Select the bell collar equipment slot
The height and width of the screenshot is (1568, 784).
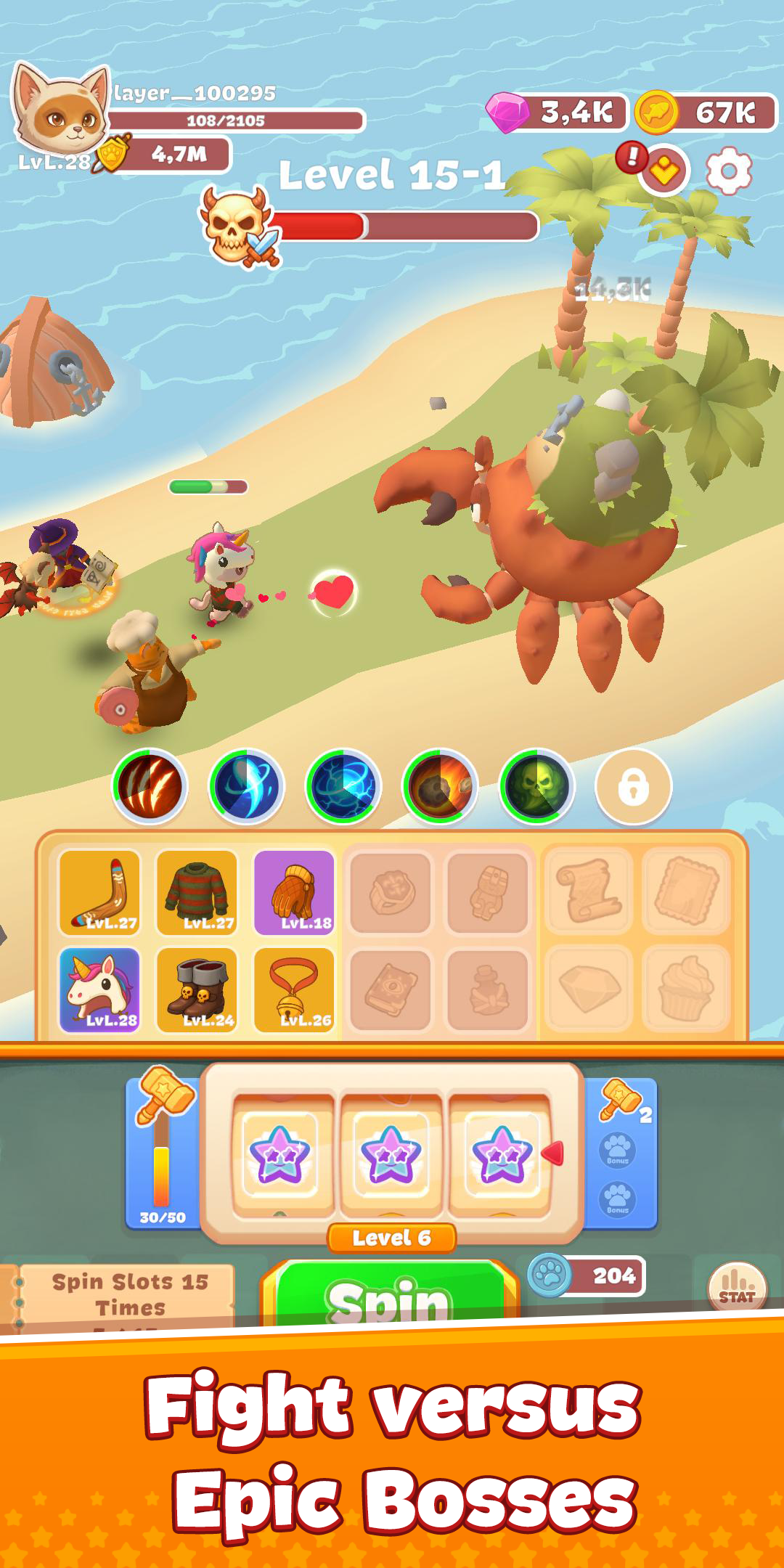294,989
